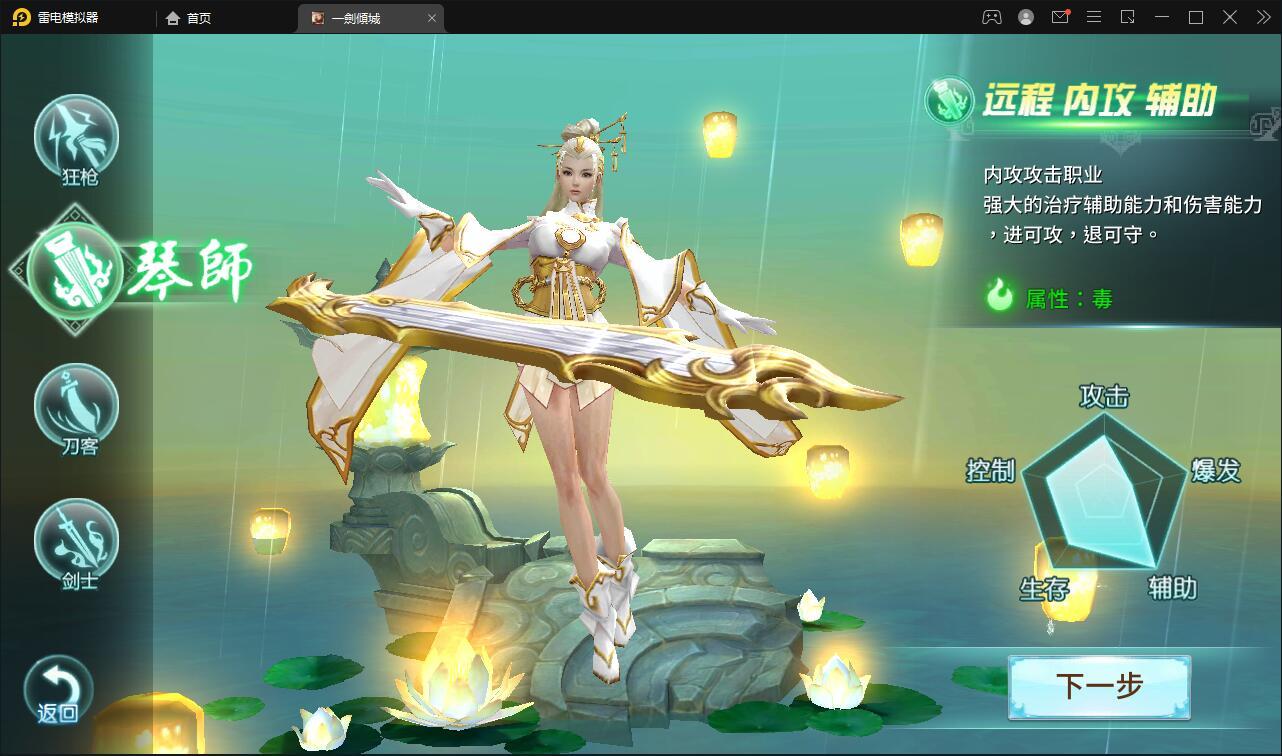Pick the 刀客 class icon

click(x=77, y=406)
